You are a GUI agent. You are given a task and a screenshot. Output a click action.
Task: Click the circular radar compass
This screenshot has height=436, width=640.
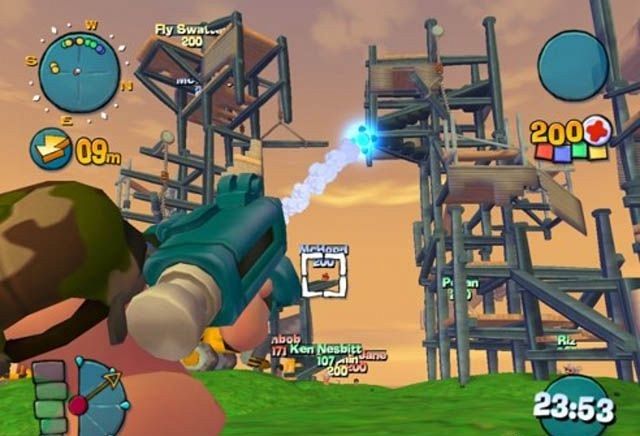click(x=79, y=70)
